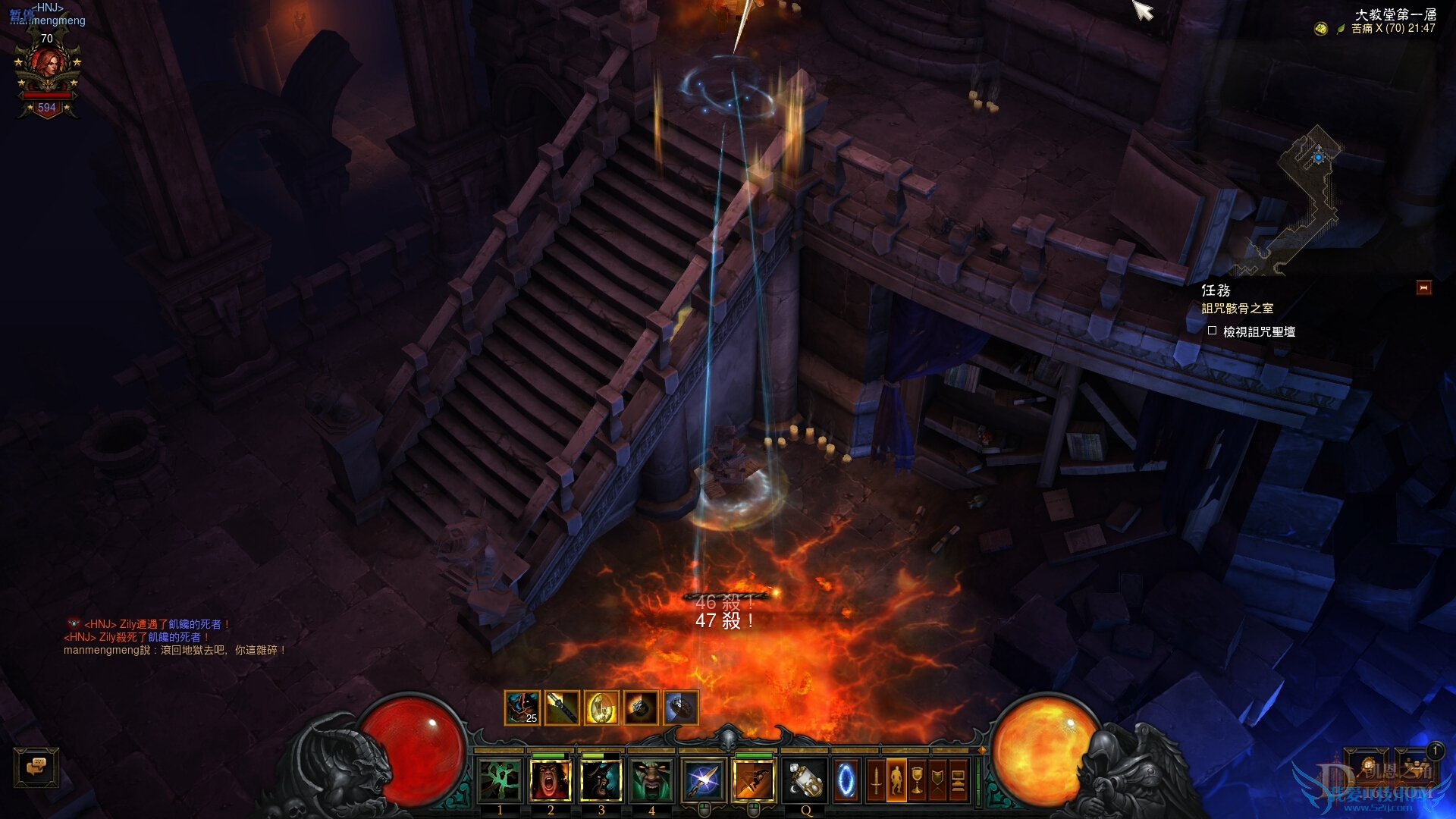1456x819 pixels.
Task: Open the highlighted character inventory button
Action: pyautogui.click(x=896, y=781)
